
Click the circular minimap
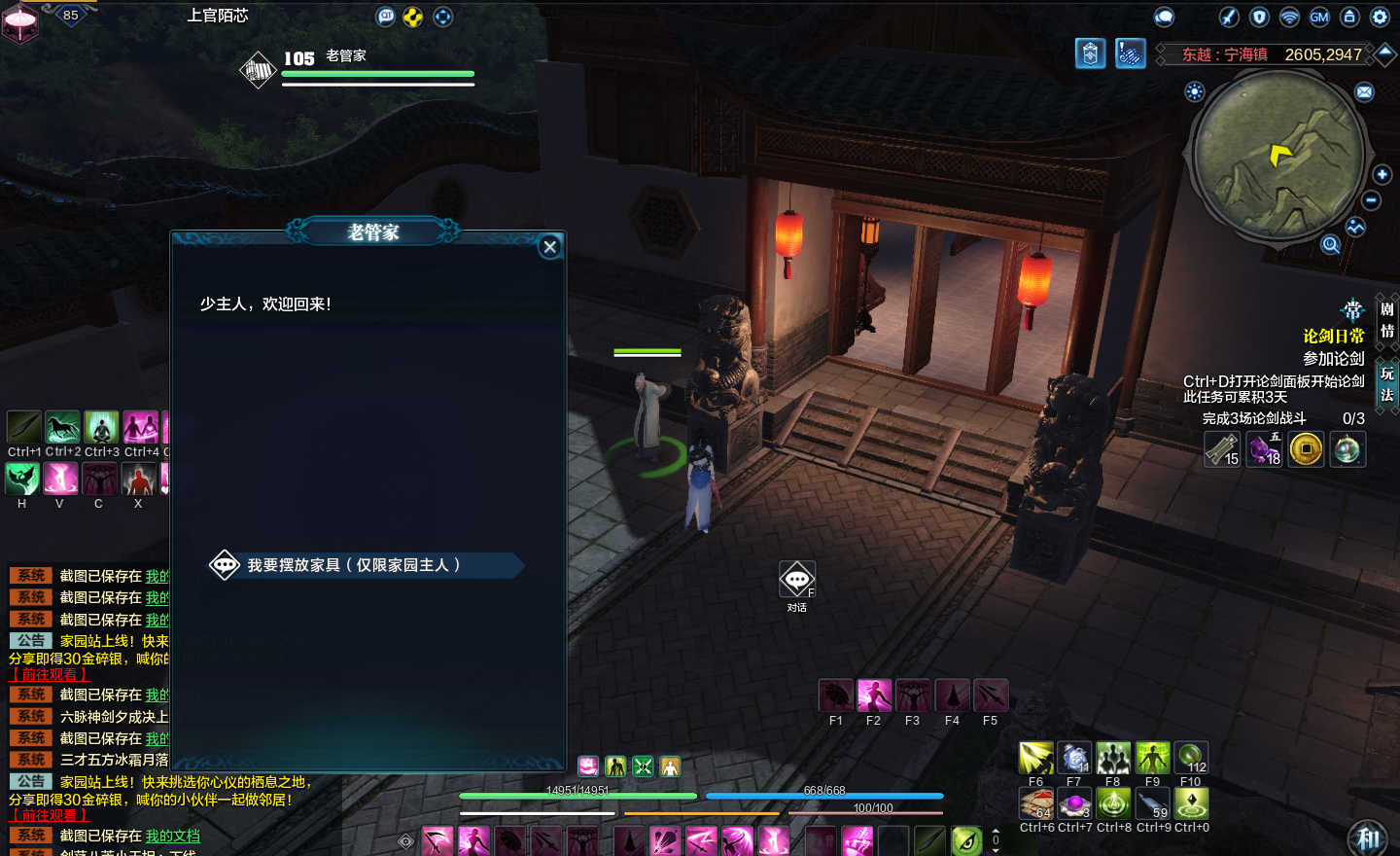tap(1278, 156)
